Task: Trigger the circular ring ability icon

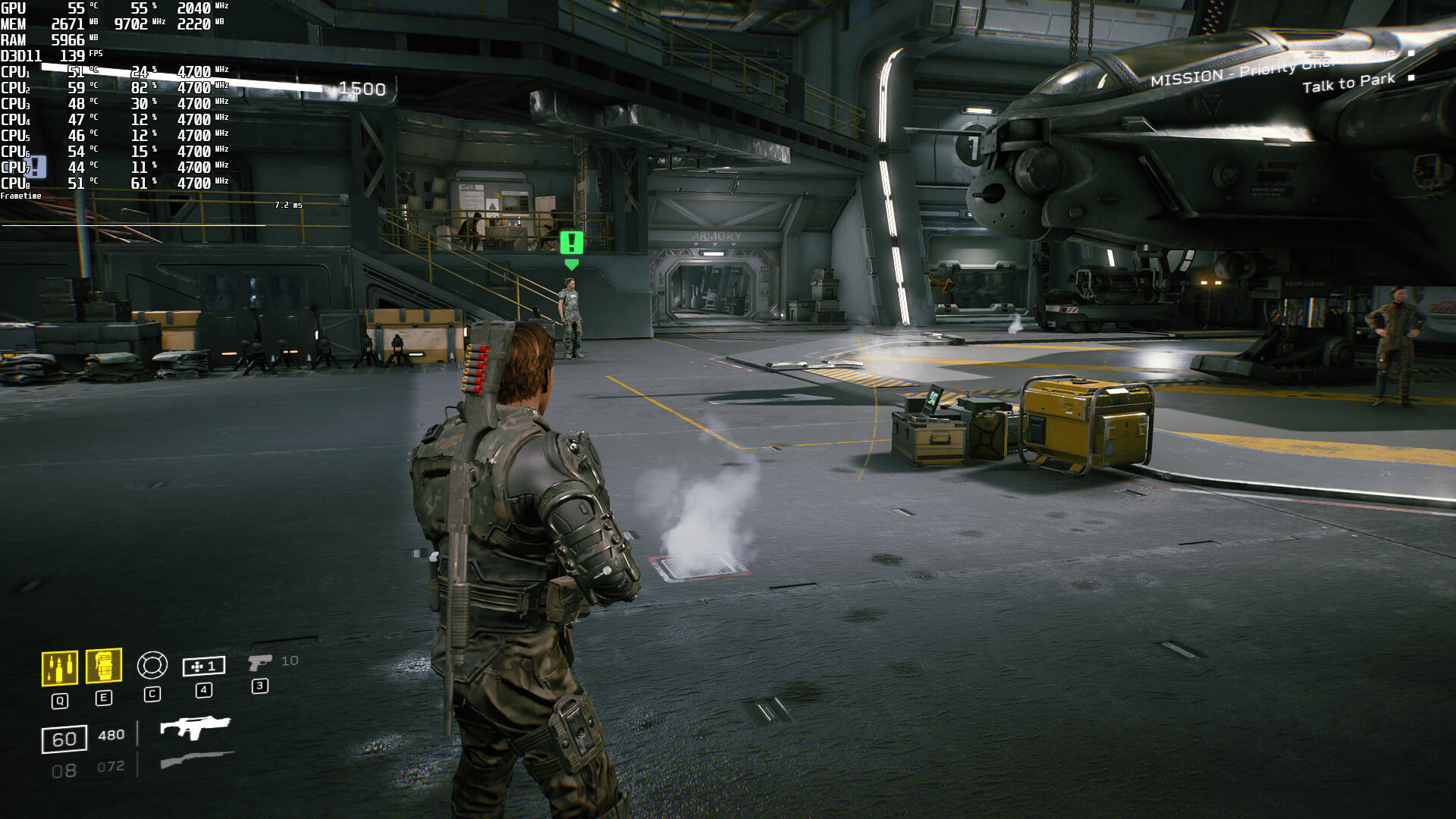Action: click(x=152, y=665)
